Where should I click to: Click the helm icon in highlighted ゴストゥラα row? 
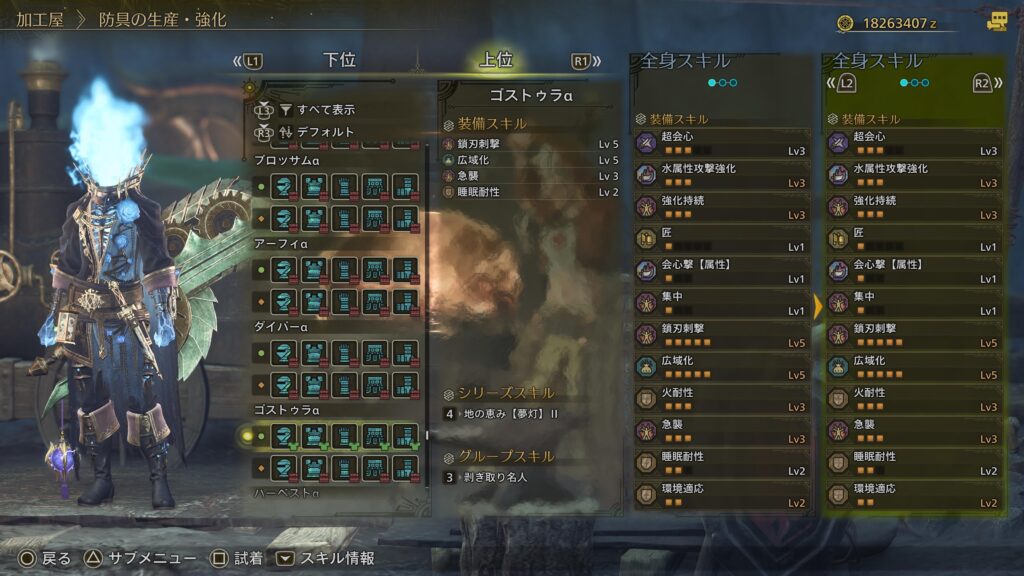(x=284, y=436)
